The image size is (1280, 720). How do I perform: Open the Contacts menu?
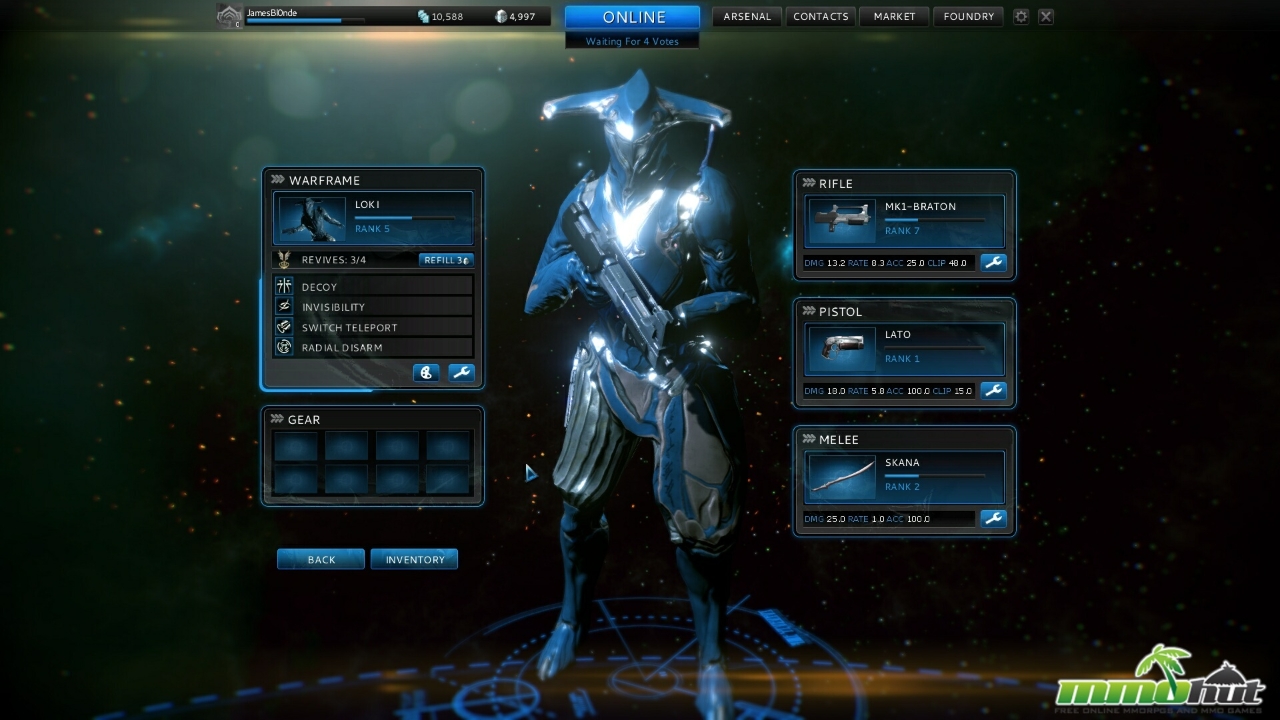point(820,17)
